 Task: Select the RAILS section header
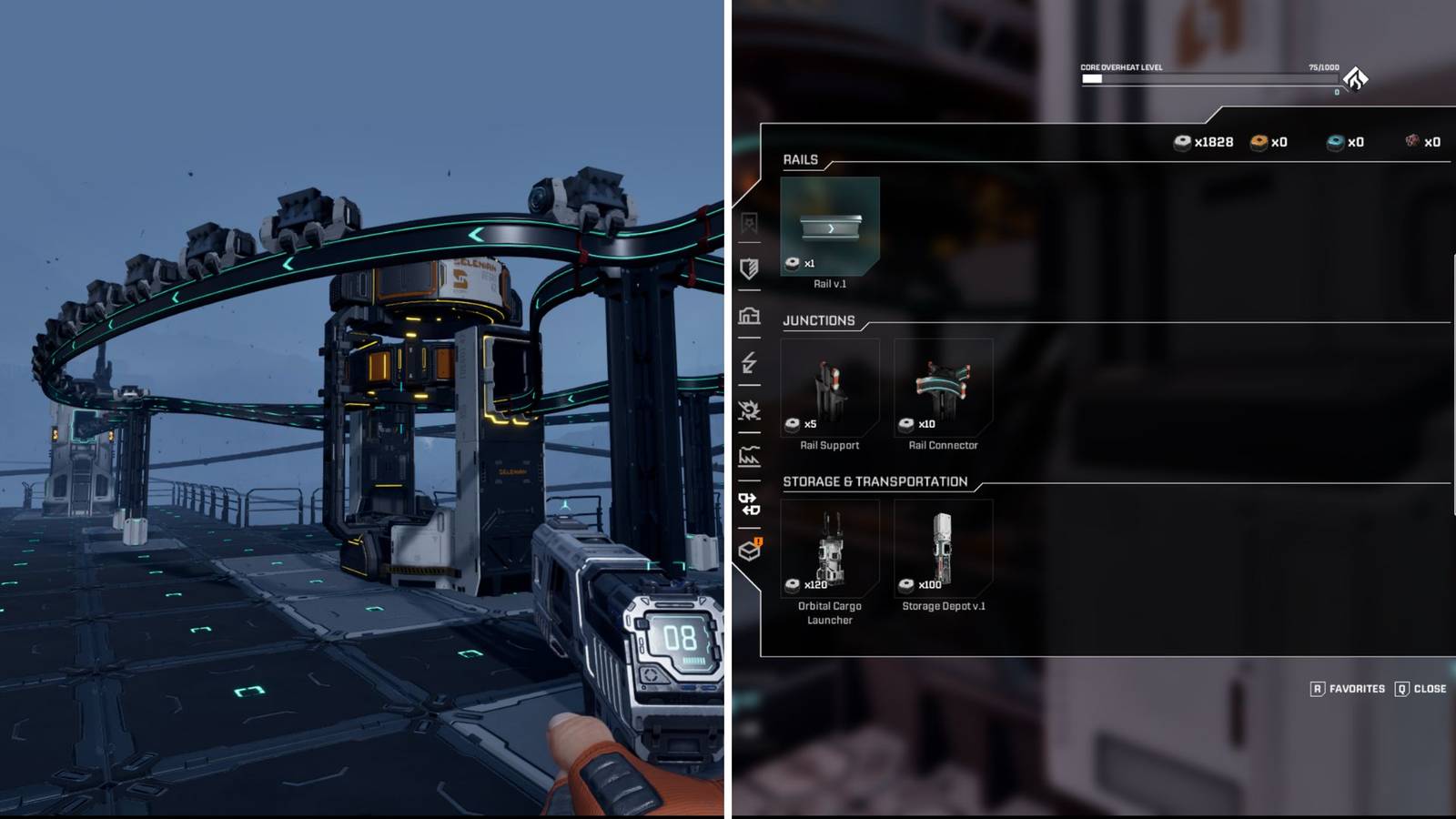coord(800,158)
